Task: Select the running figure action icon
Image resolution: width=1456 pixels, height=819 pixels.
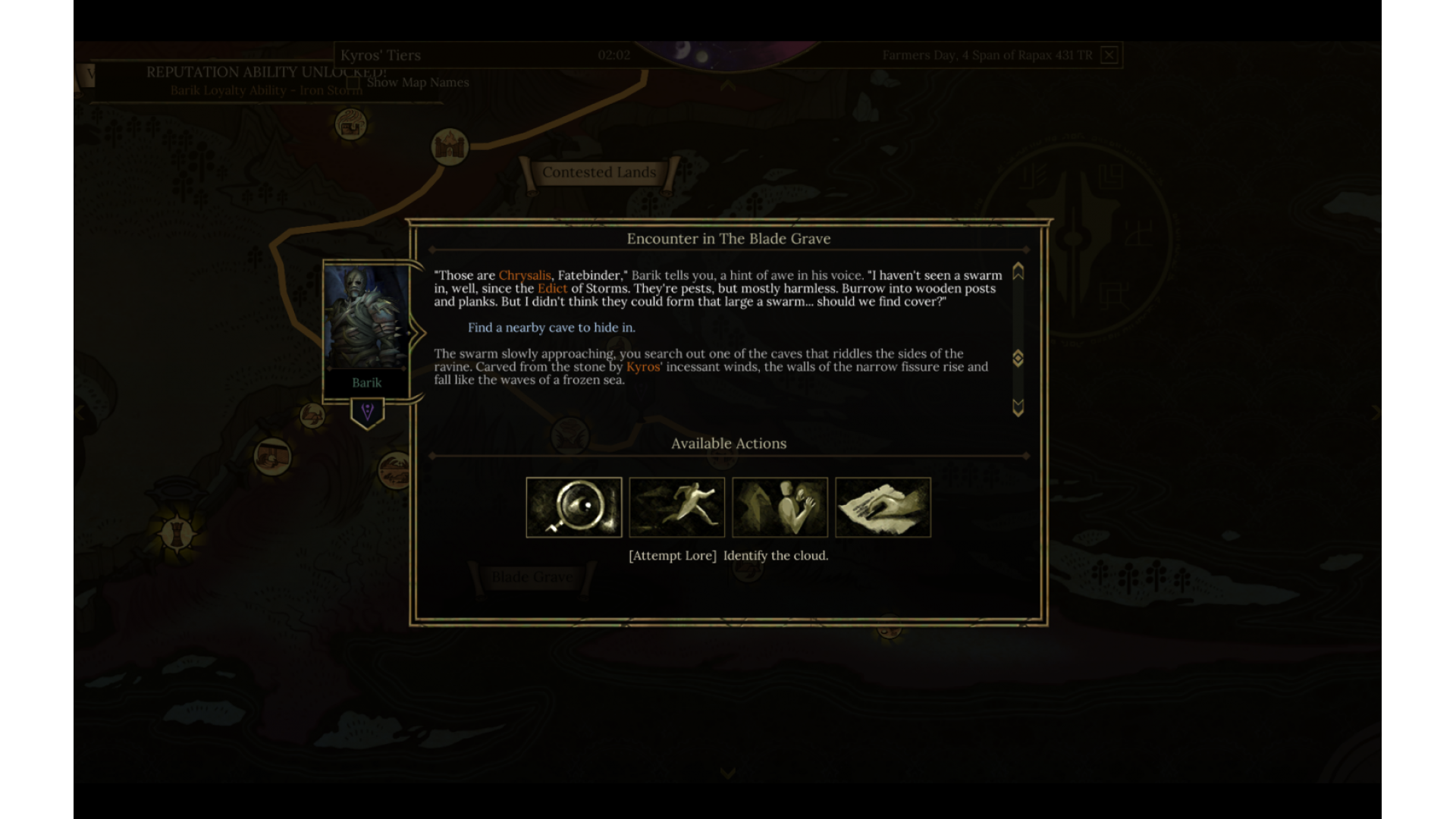Action: pyautogui.click(x=676, y=507)
